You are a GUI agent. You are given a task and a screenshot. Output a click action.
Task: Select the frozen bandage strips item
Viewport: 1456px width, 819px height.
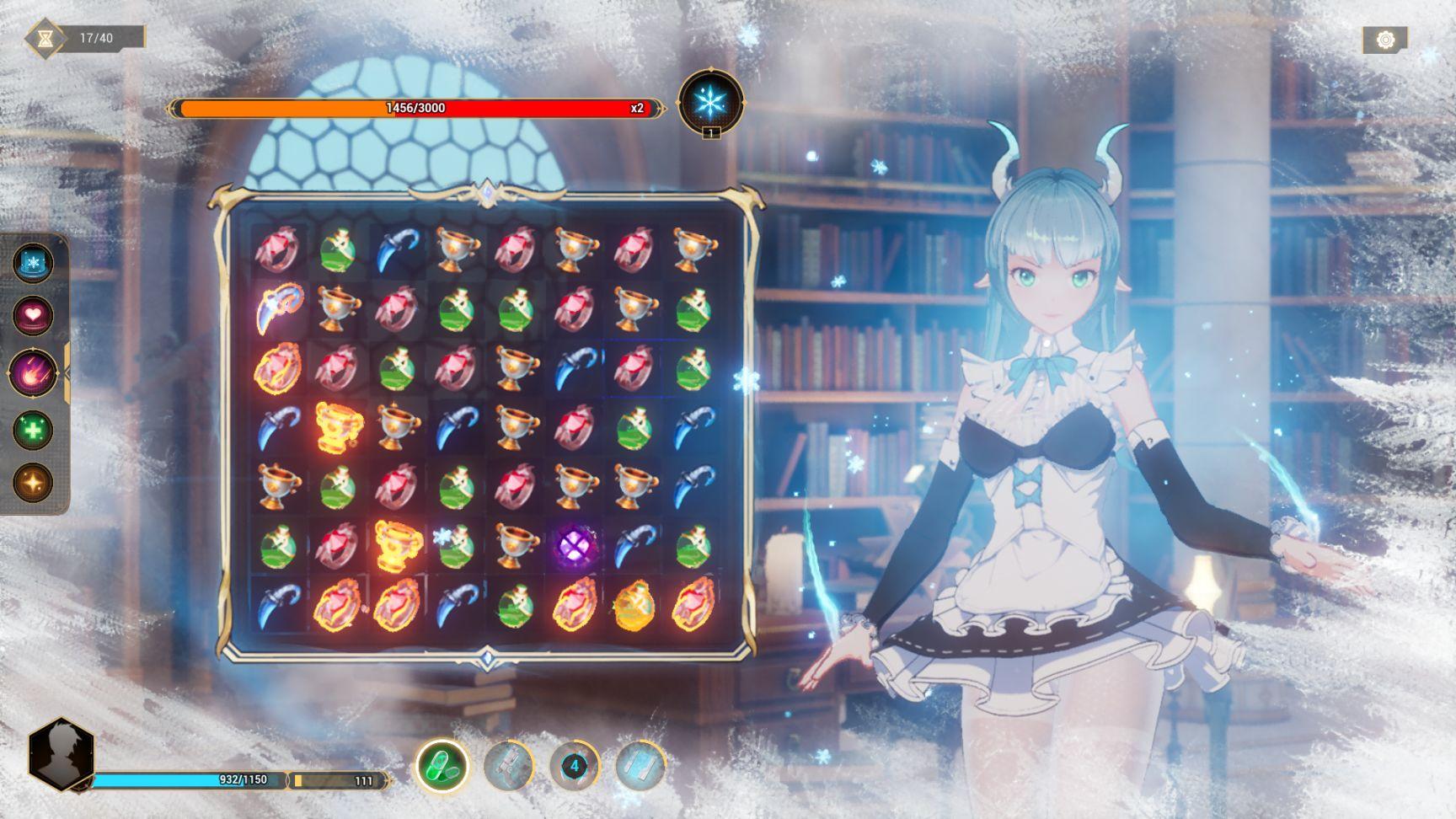click(x=640, y=766)
